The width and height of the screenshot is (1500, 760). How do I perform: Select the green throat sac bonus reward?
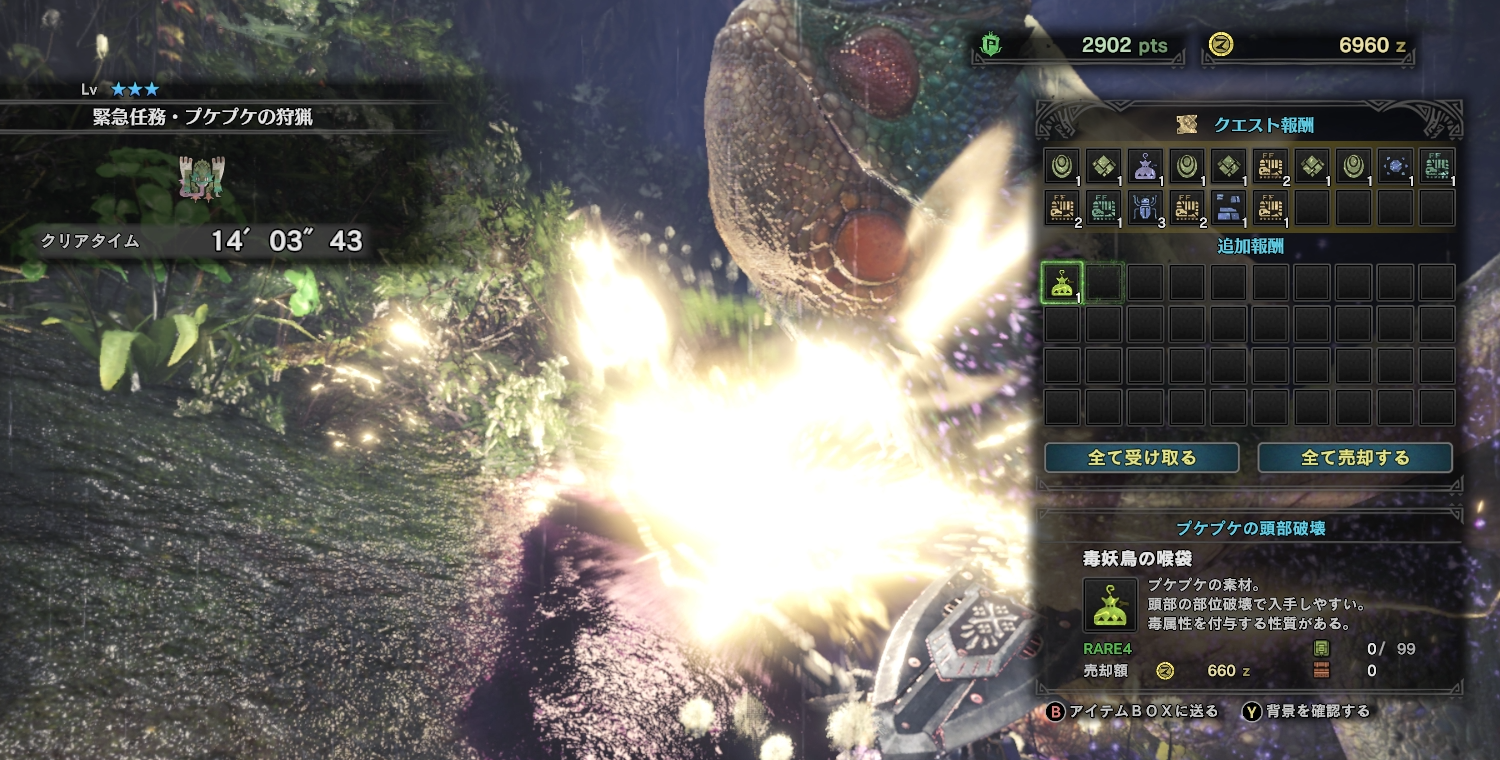(1061, 283)
